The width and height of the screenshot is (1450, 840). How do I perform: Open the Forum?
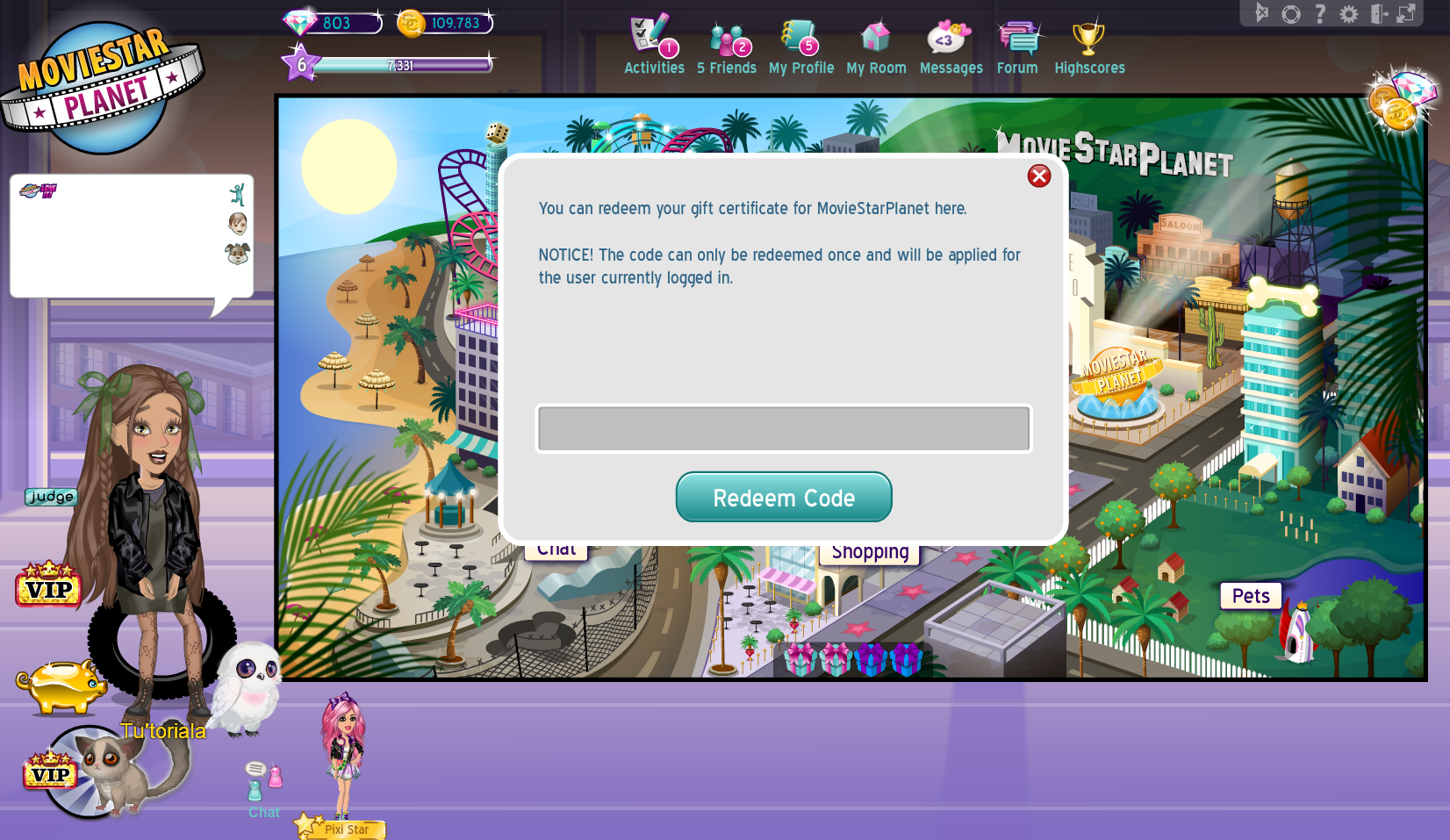1017,39
